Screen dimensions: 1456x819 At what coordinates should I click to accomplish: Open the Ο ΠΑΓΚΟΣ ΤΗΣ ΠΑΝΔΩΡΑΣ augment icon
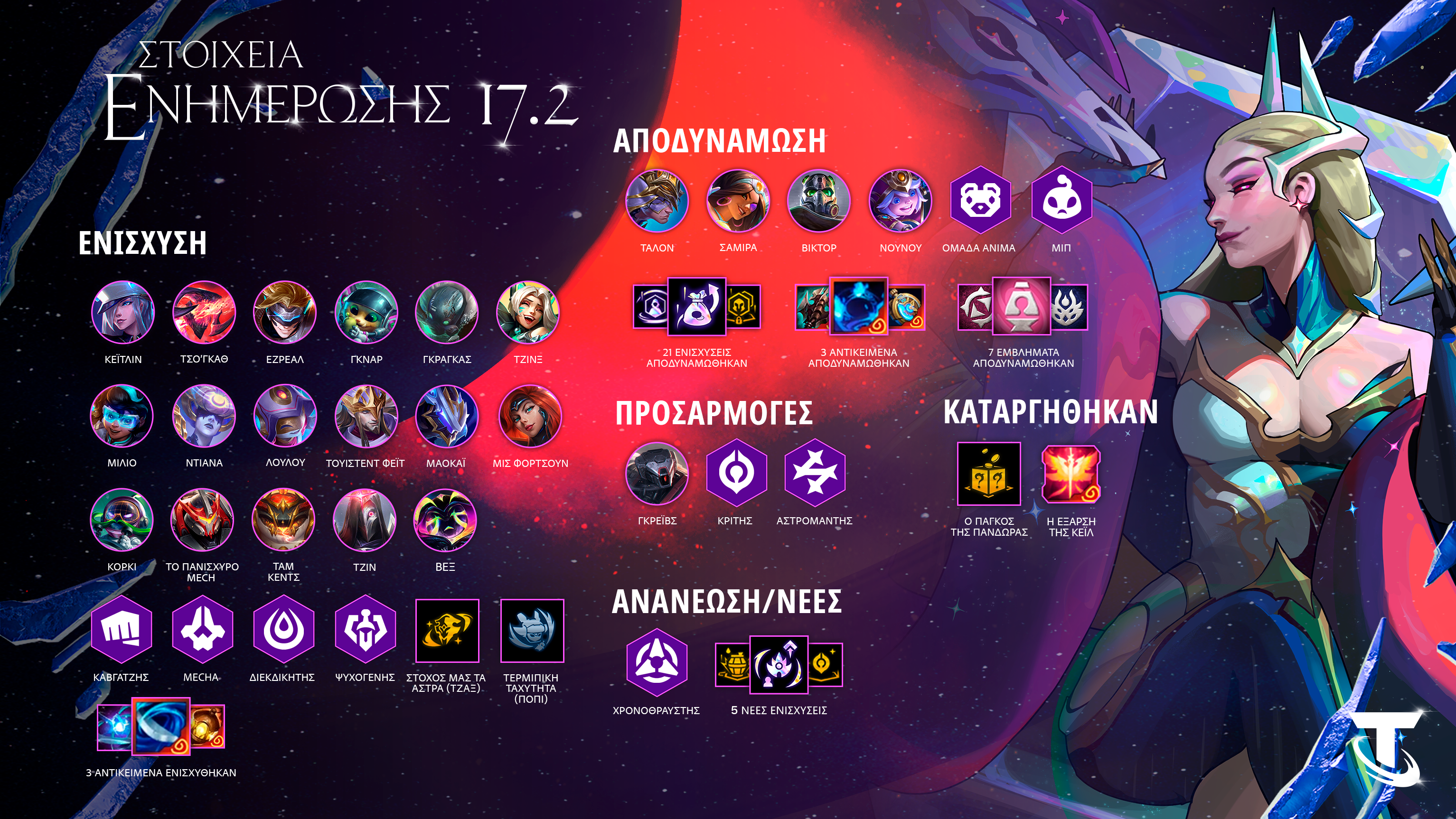coord(988,474)
